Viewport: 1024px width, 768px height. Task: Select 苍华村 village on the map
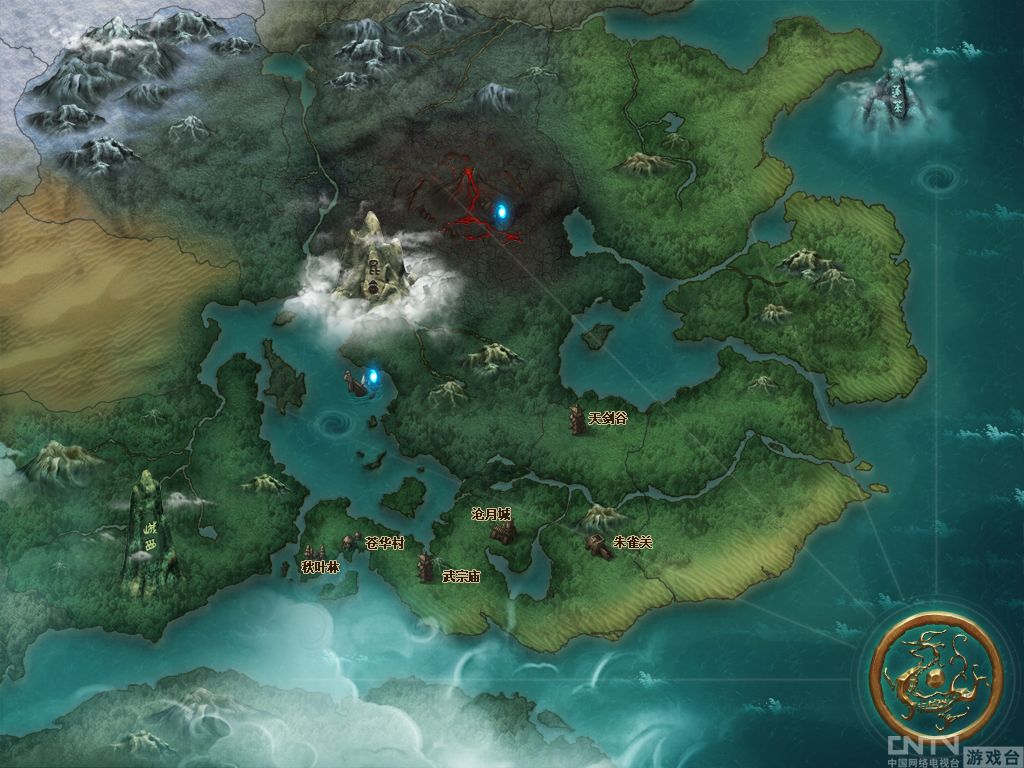tap(351, 543)
